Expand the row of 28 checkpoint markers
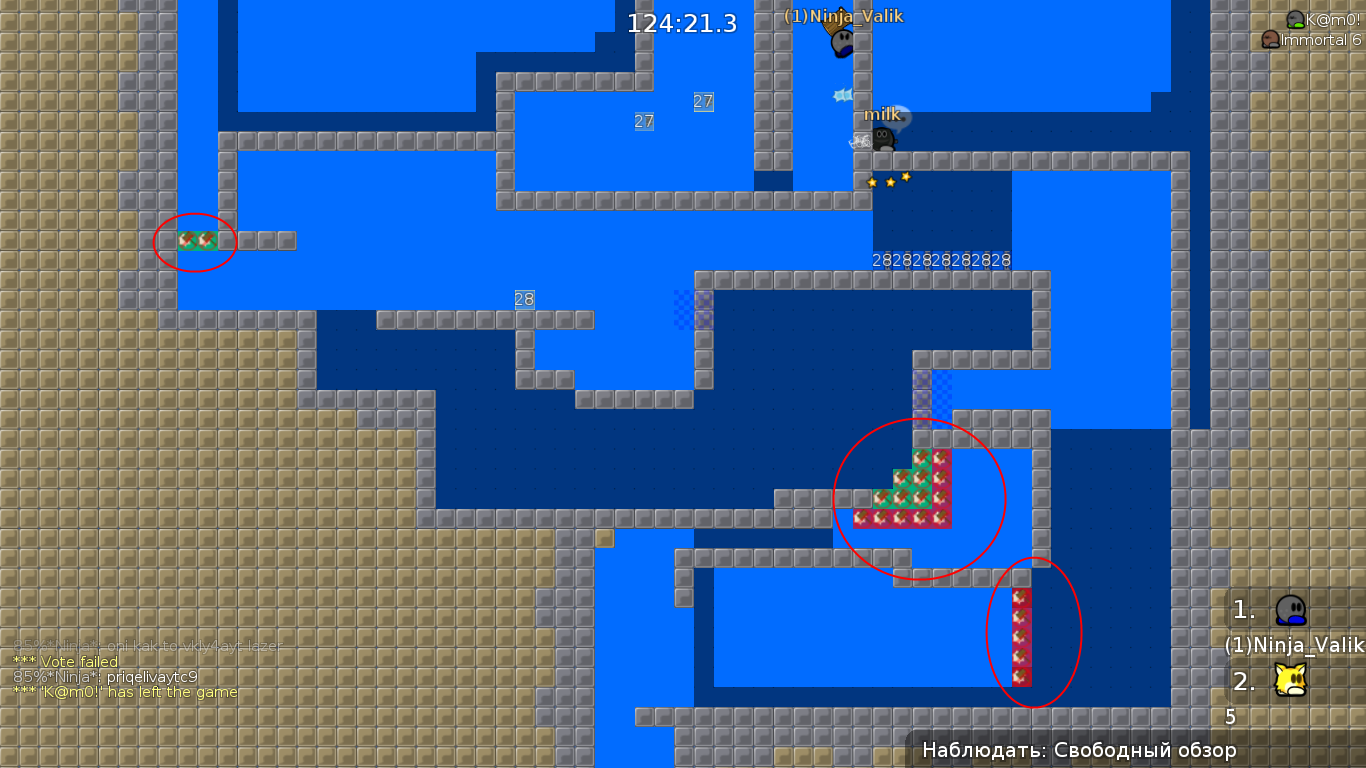 point(941,259)
